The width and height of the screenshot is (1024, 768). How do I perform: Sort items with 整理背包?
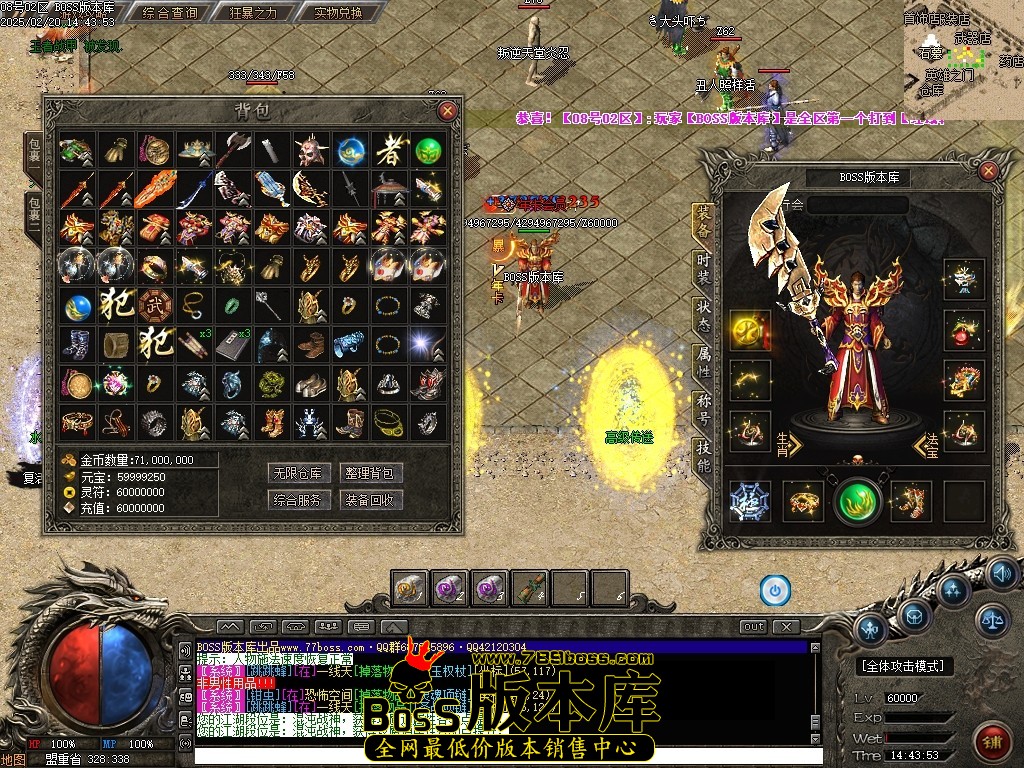click(370, 472)
